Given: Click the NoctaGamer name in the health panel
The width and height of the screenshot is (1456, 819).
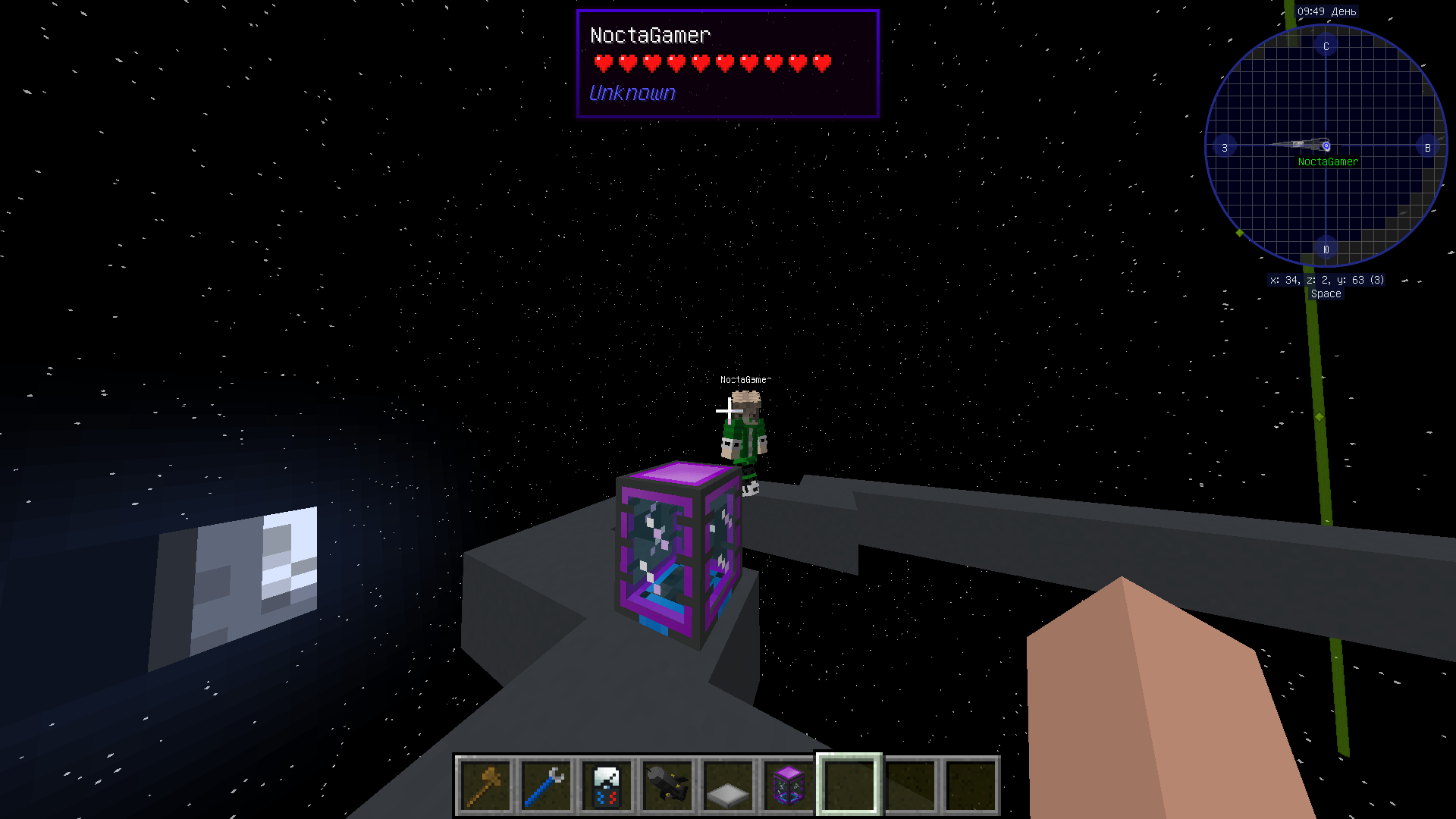Looking at the screenshot, I should point(651,36).
